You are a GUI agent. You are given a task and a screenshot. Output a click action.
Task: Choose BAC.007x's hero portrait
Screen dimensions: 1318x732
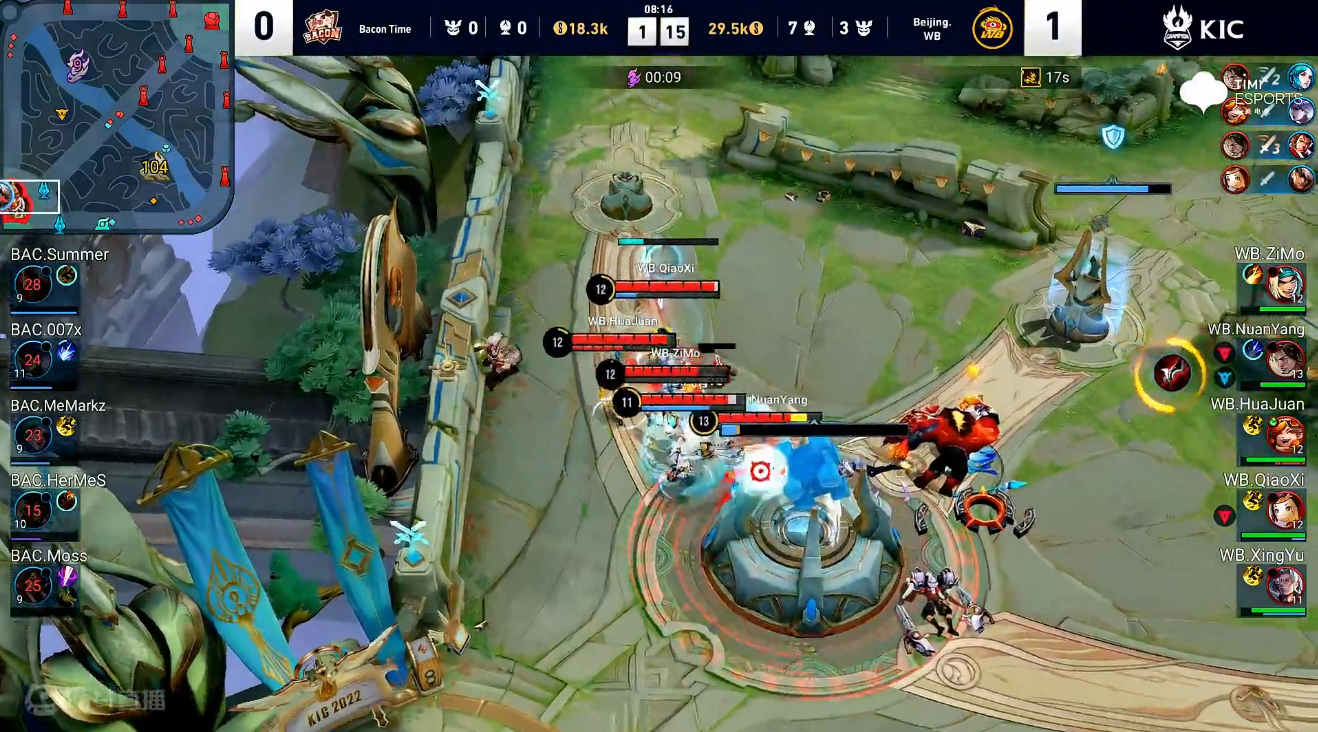click(x=32, y=360)
